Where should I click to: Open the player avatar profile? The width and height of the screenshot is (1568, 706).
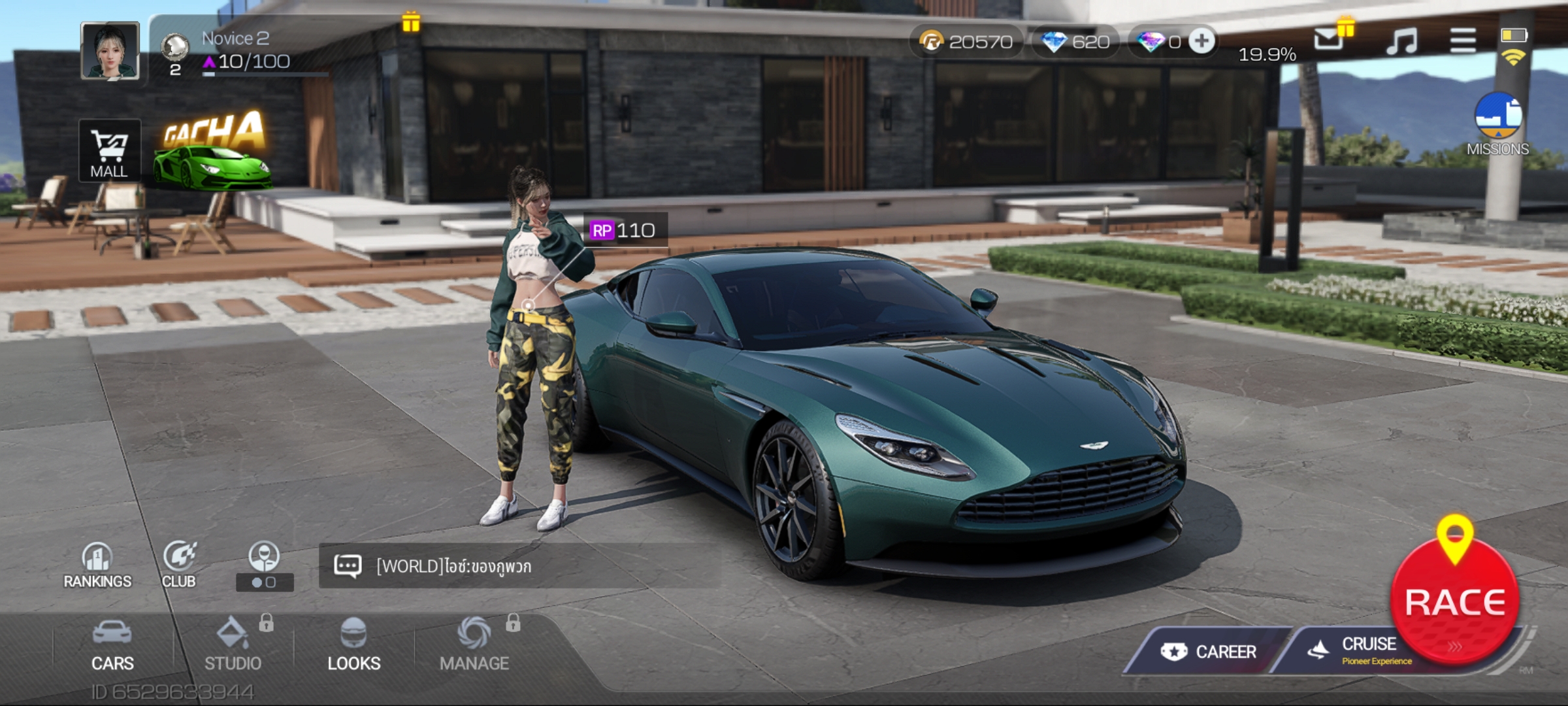pyautogui.click(x=110, y=51)
